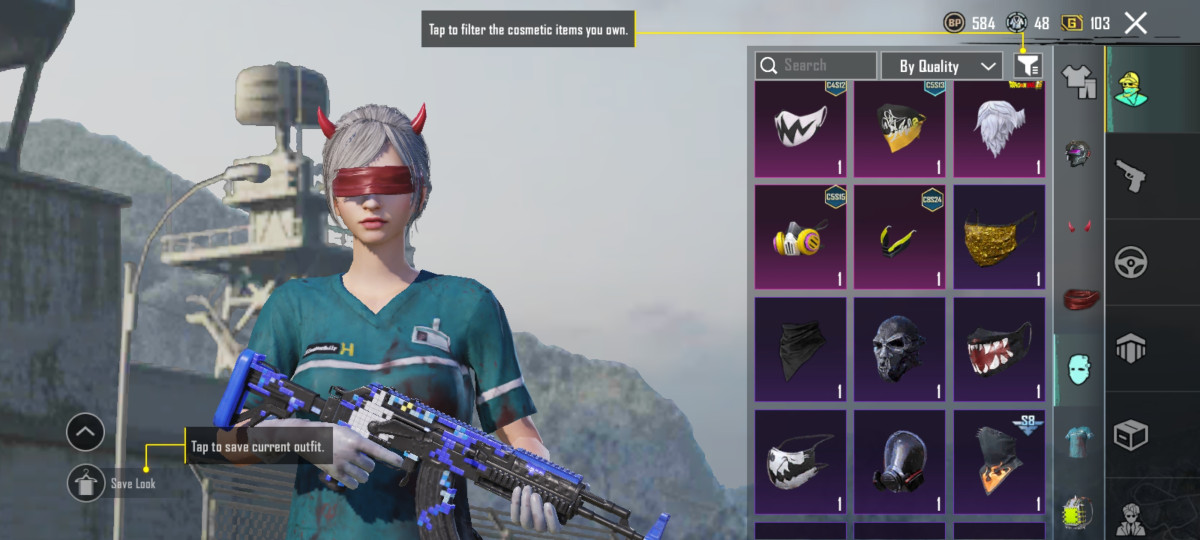The image size is (1200, 540).
Task: Select the black and yellow bandana mask
Action: click(x=900, y=130)
